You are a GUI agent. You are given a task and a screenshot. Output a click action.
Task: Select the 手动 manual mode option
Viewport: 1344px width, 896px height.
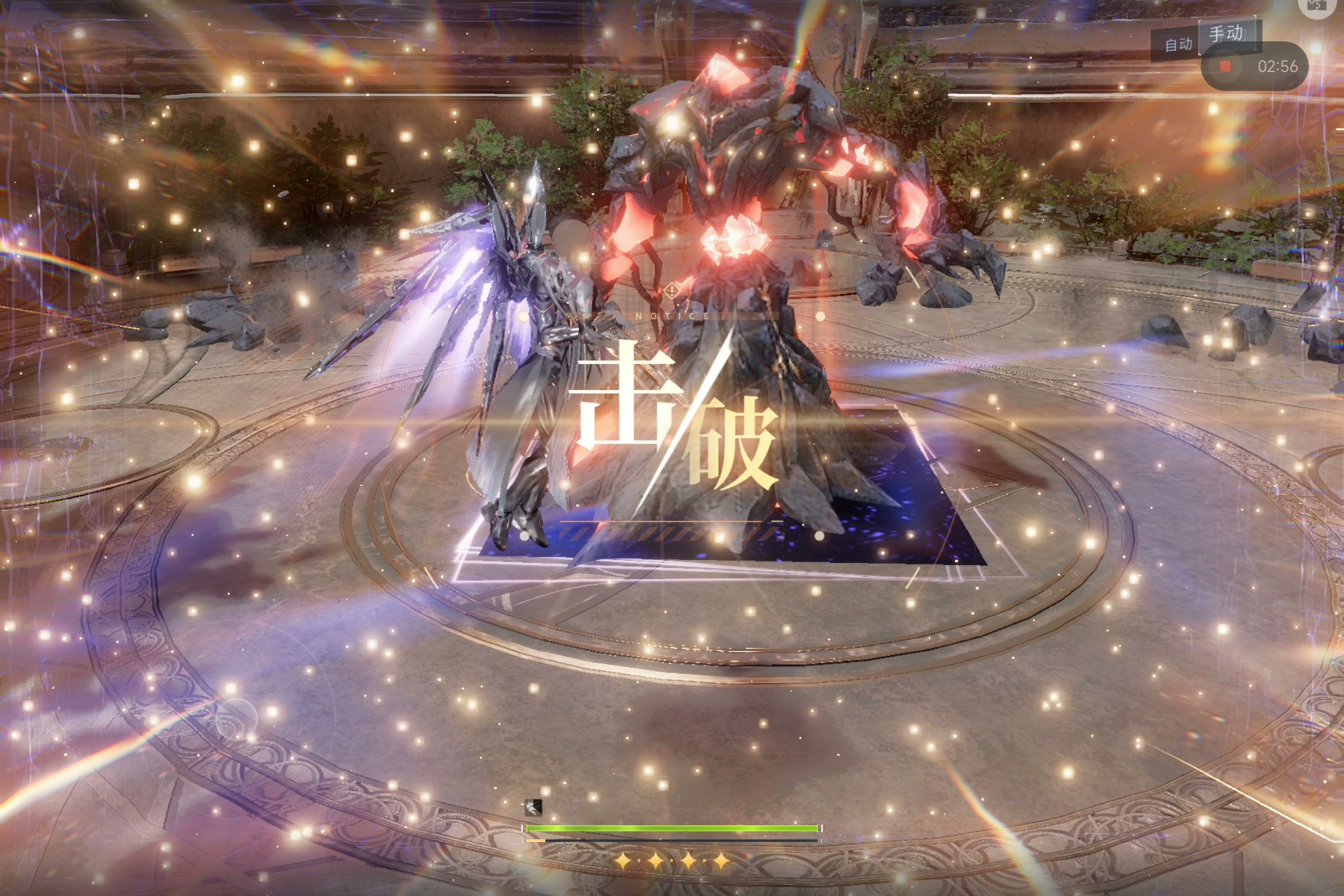click(x=1226, y=34)
